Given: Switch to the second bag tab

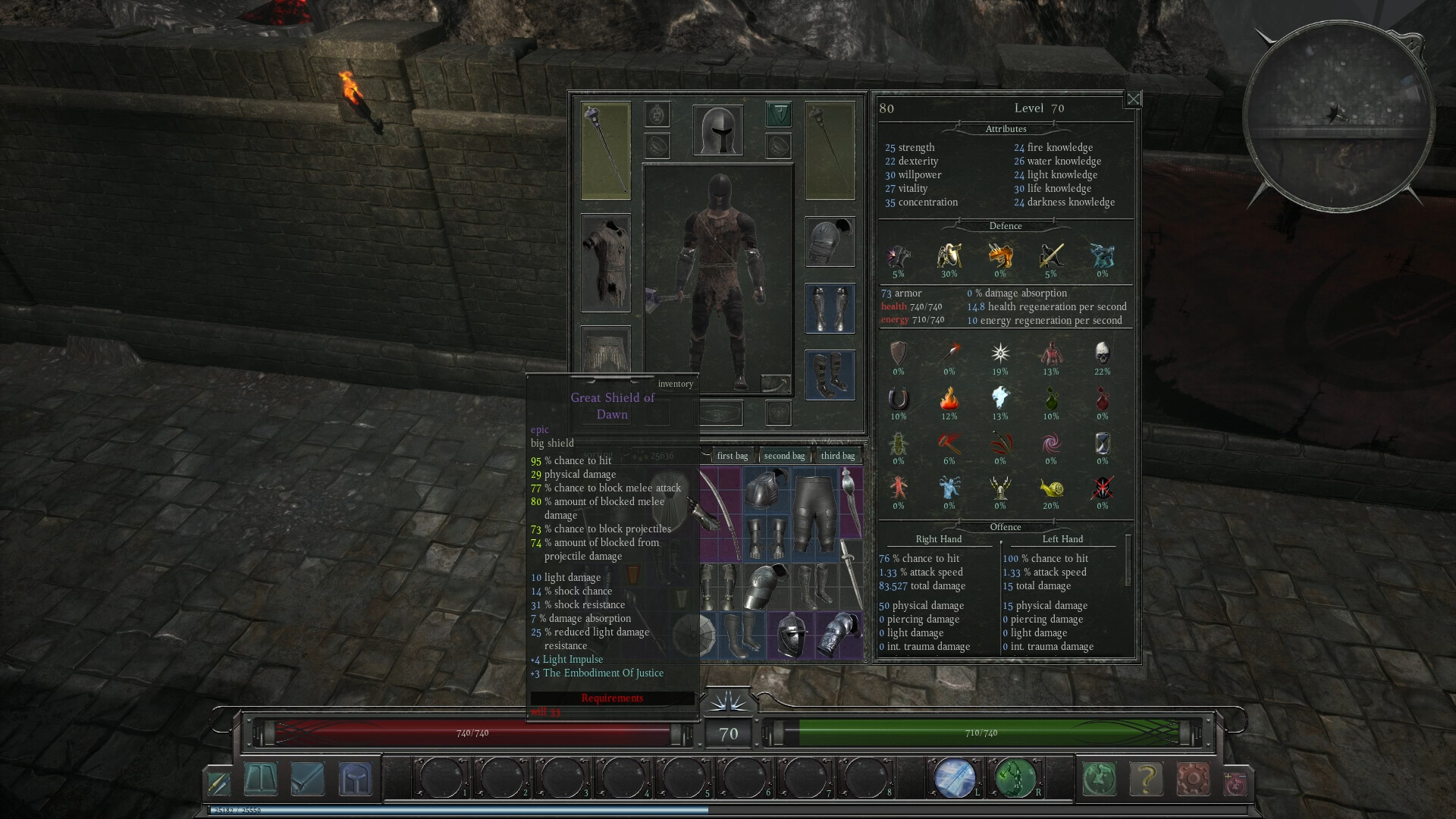Looking at the screenshot, I should (x=784, y=456).
